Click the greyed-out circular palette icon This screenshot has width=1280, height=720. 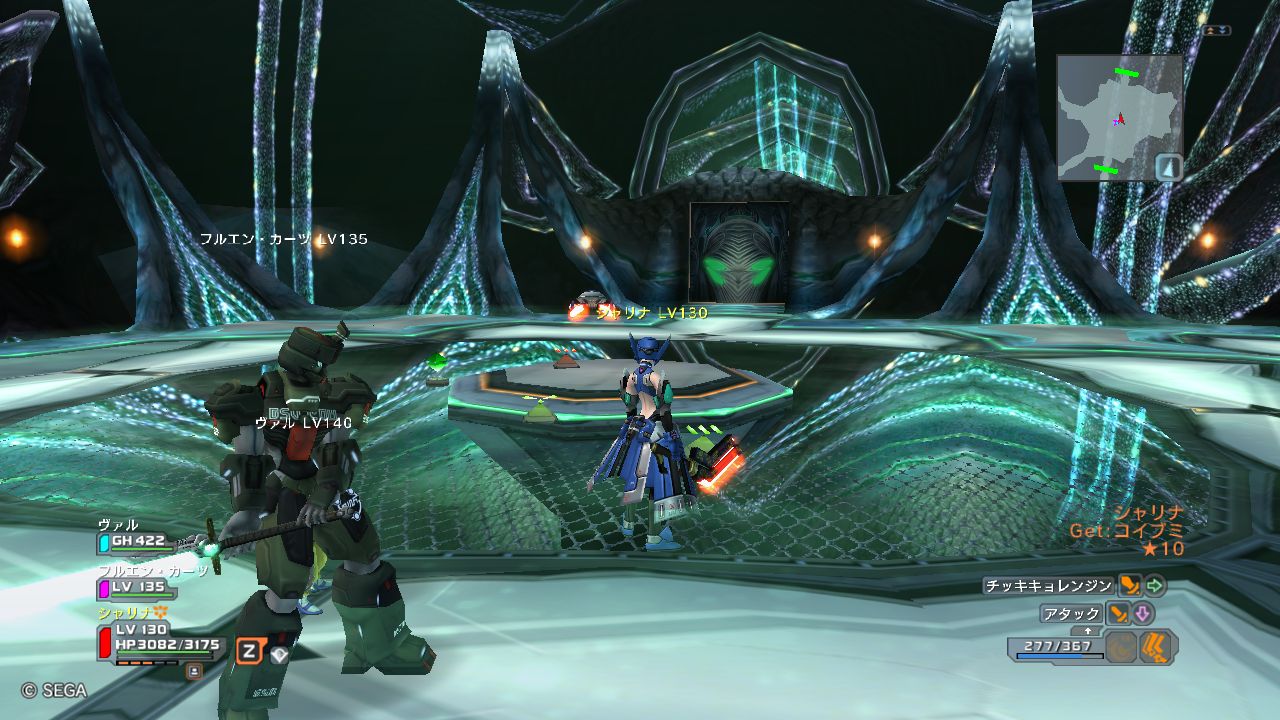[1123, 647]
